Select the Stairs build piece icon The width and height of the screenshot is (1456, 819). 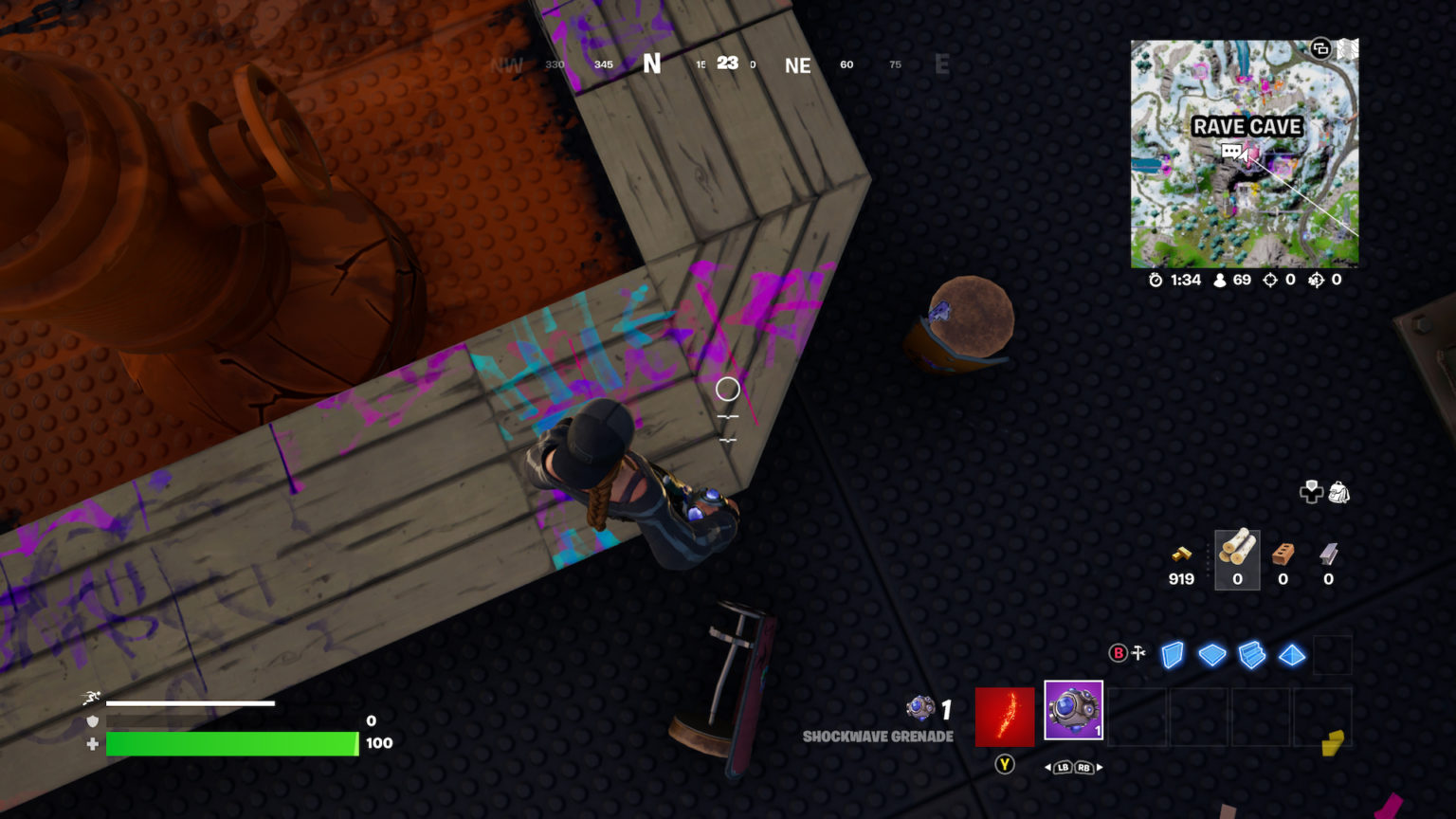[x=1252, y=655]
